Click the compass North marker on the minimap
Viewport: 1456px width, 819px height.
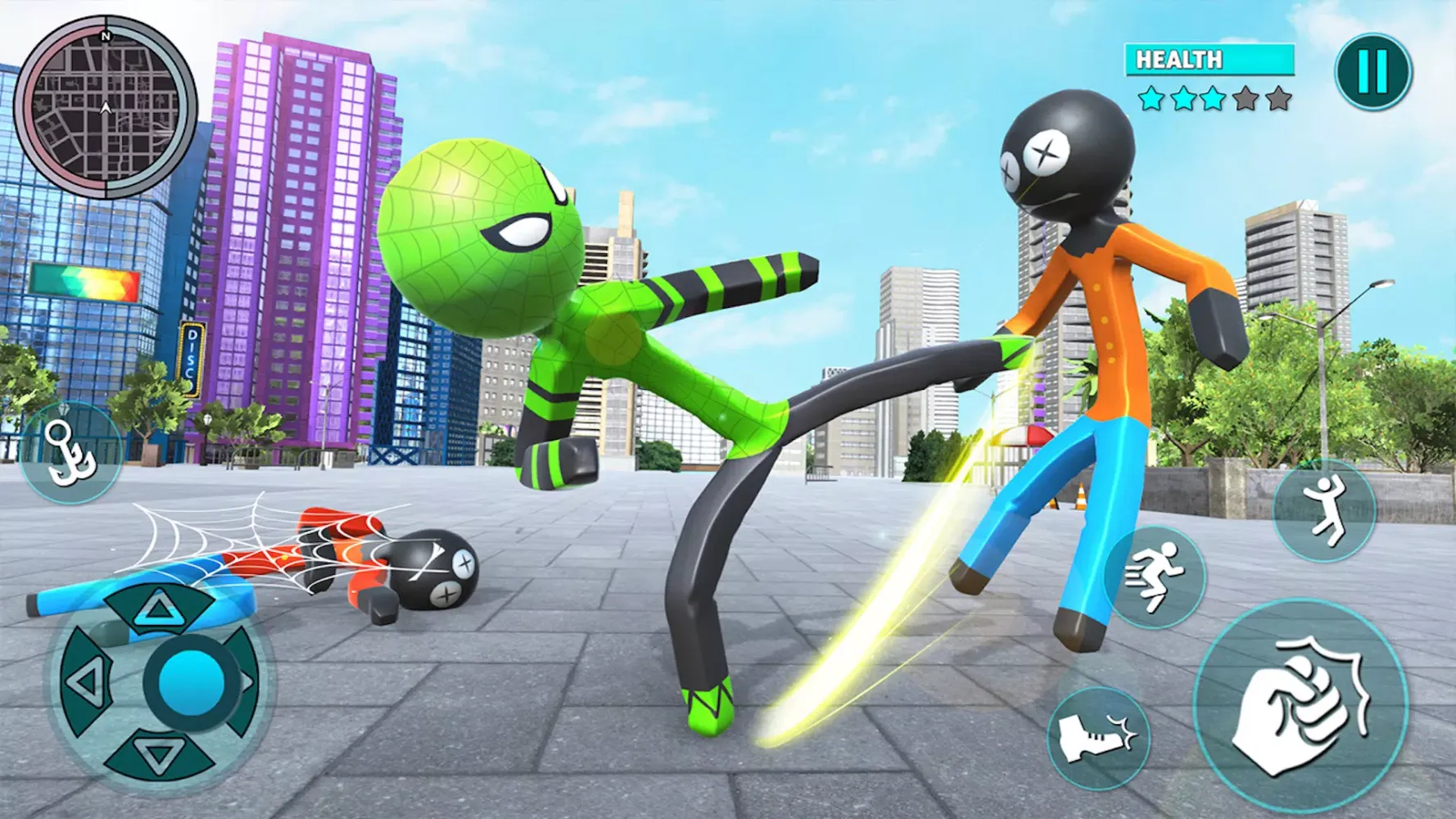point(104,37)
